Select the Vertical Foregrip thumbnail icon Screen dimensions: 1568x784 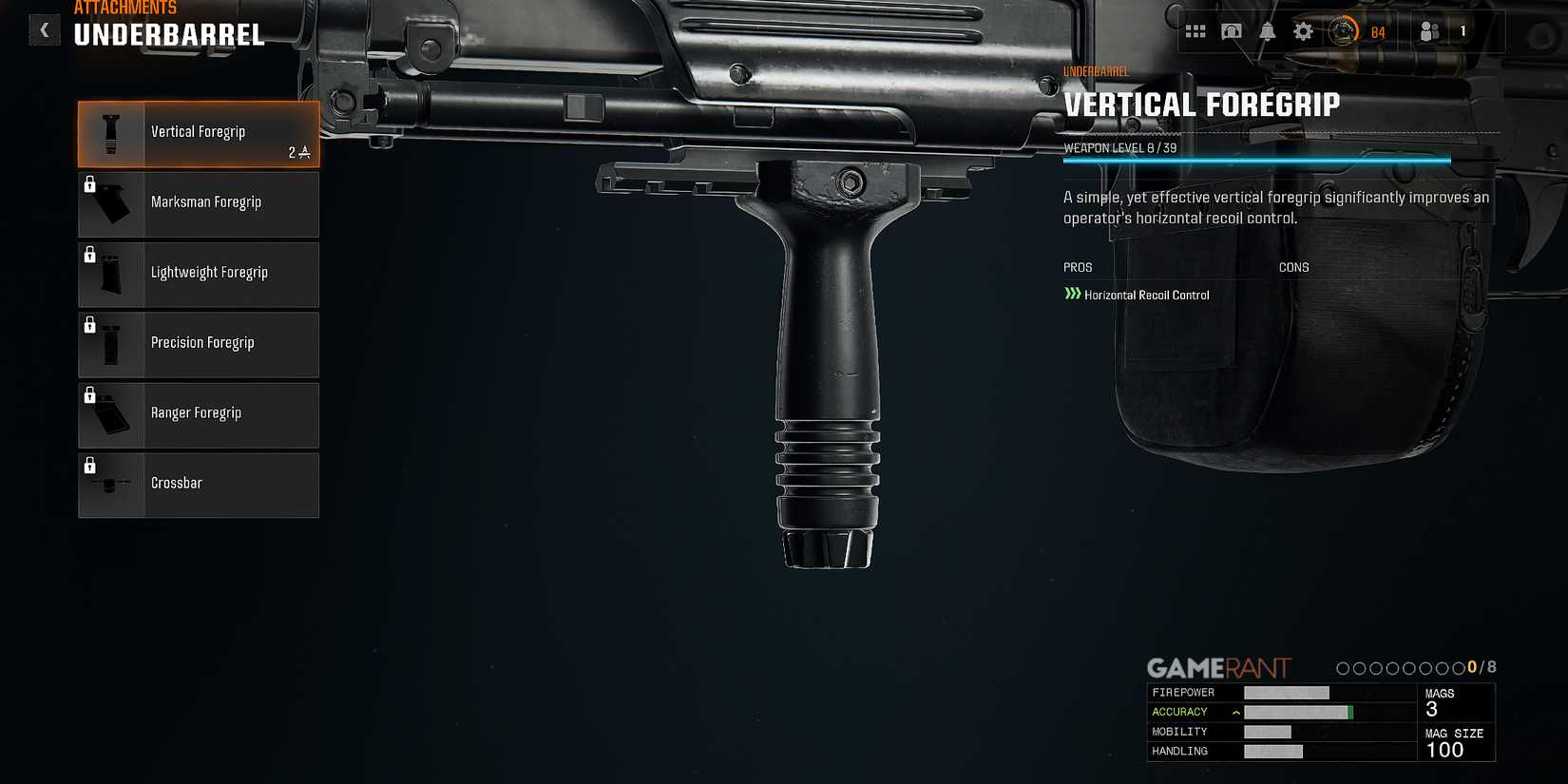coord(110,133)
